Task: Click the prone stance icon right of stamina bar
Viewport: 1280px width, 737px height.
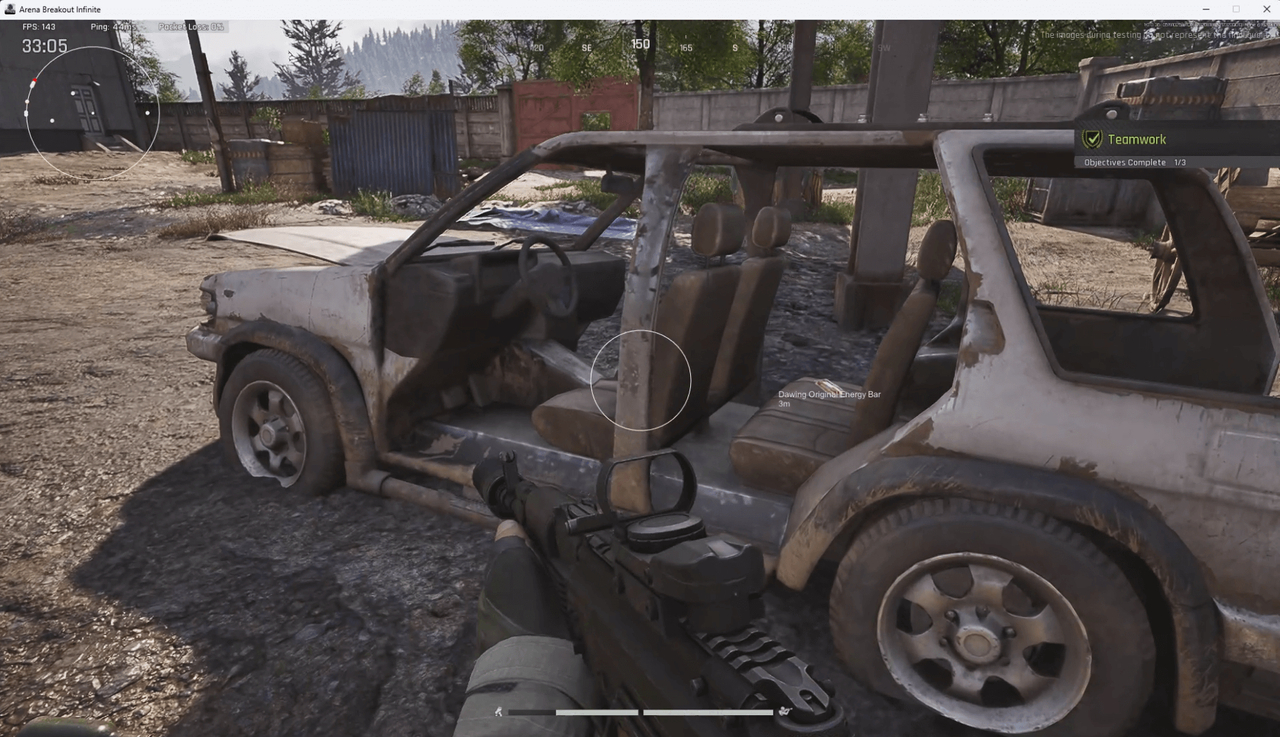Action: point(786,711)
